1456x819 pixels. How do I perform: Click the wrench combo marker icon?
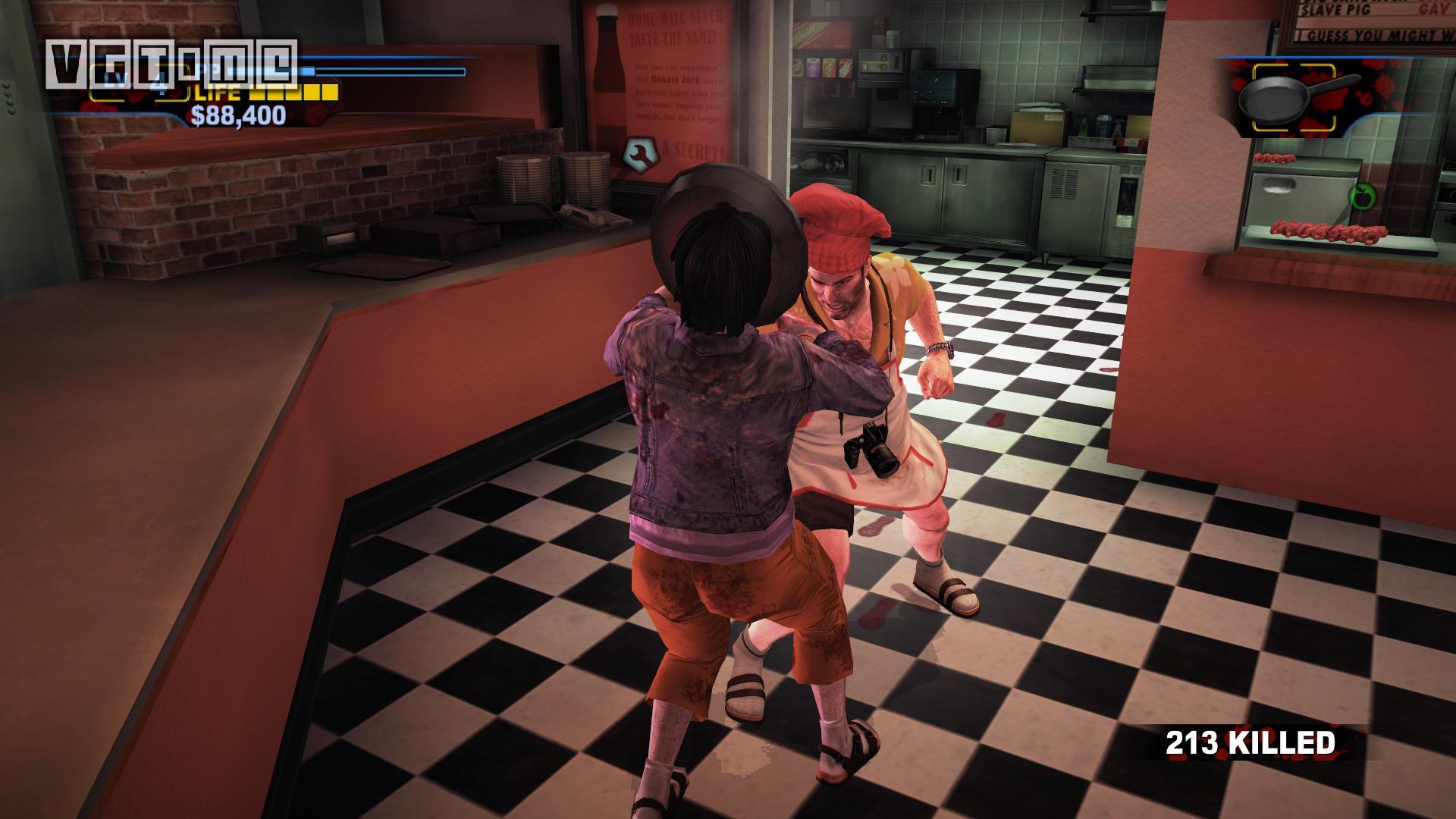click(x=639, y=153)
